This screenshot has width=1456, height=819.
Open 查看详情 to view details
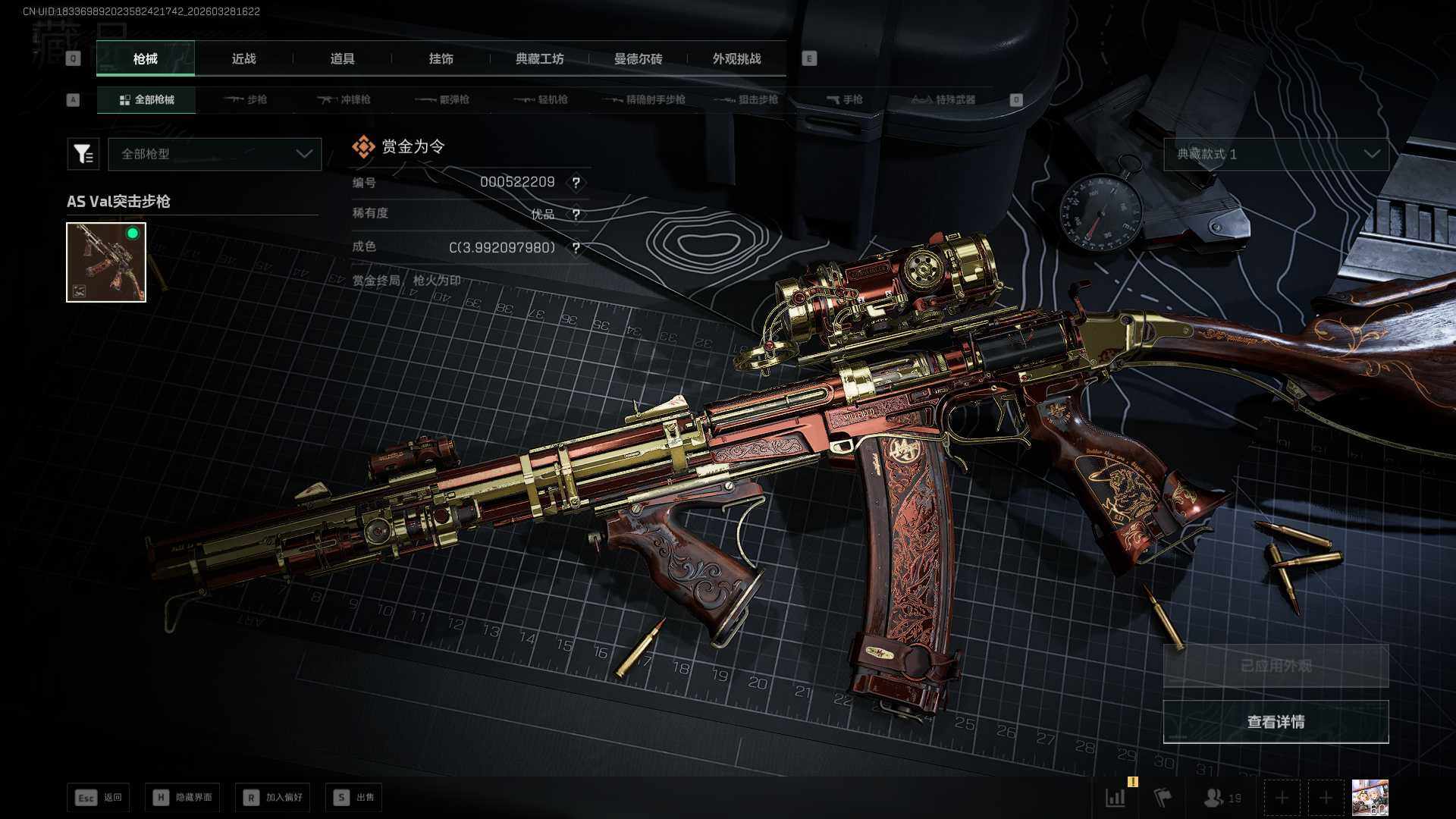pos(1276,722)
